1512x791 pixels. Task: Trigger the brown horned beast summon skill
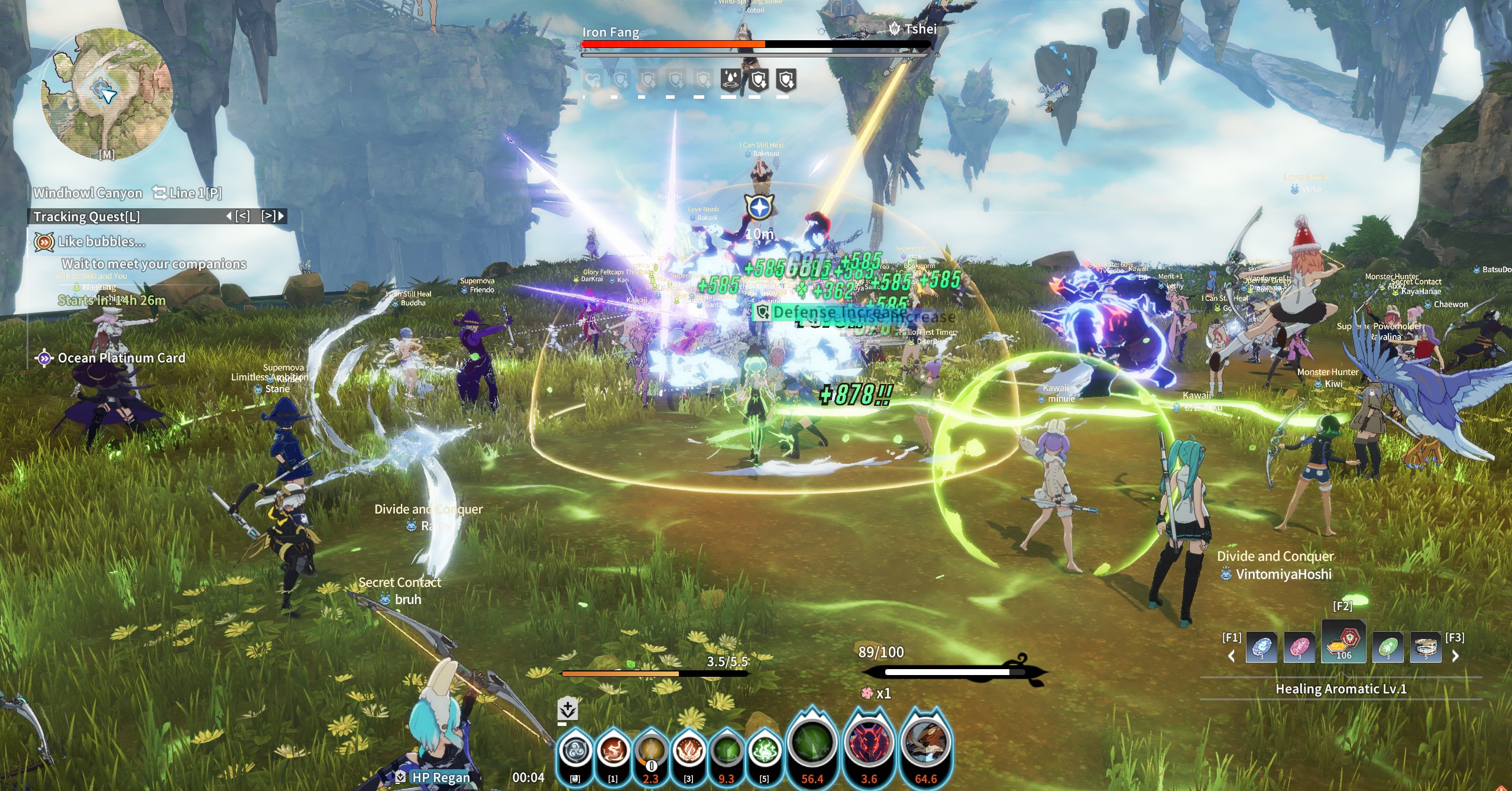(x=925, y=744)
